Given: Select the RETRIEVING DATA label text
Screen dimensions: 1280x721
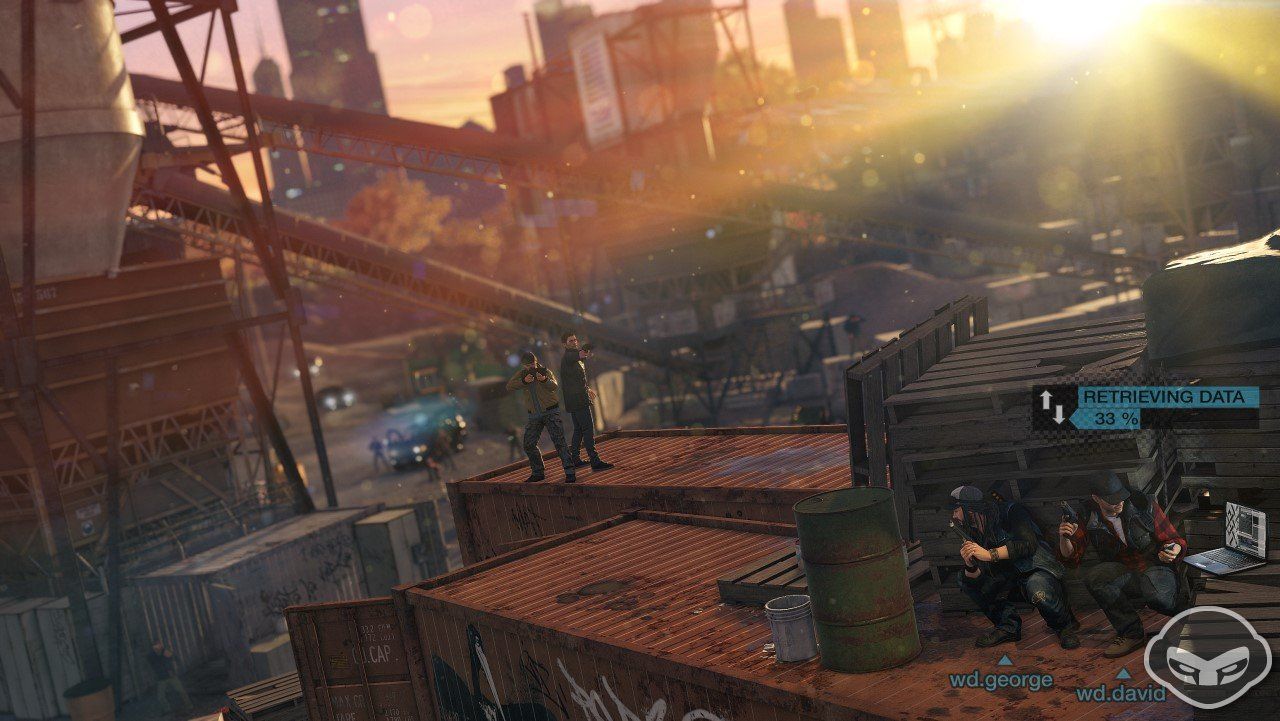Looking at the screenshot, I should point(1163,396).
